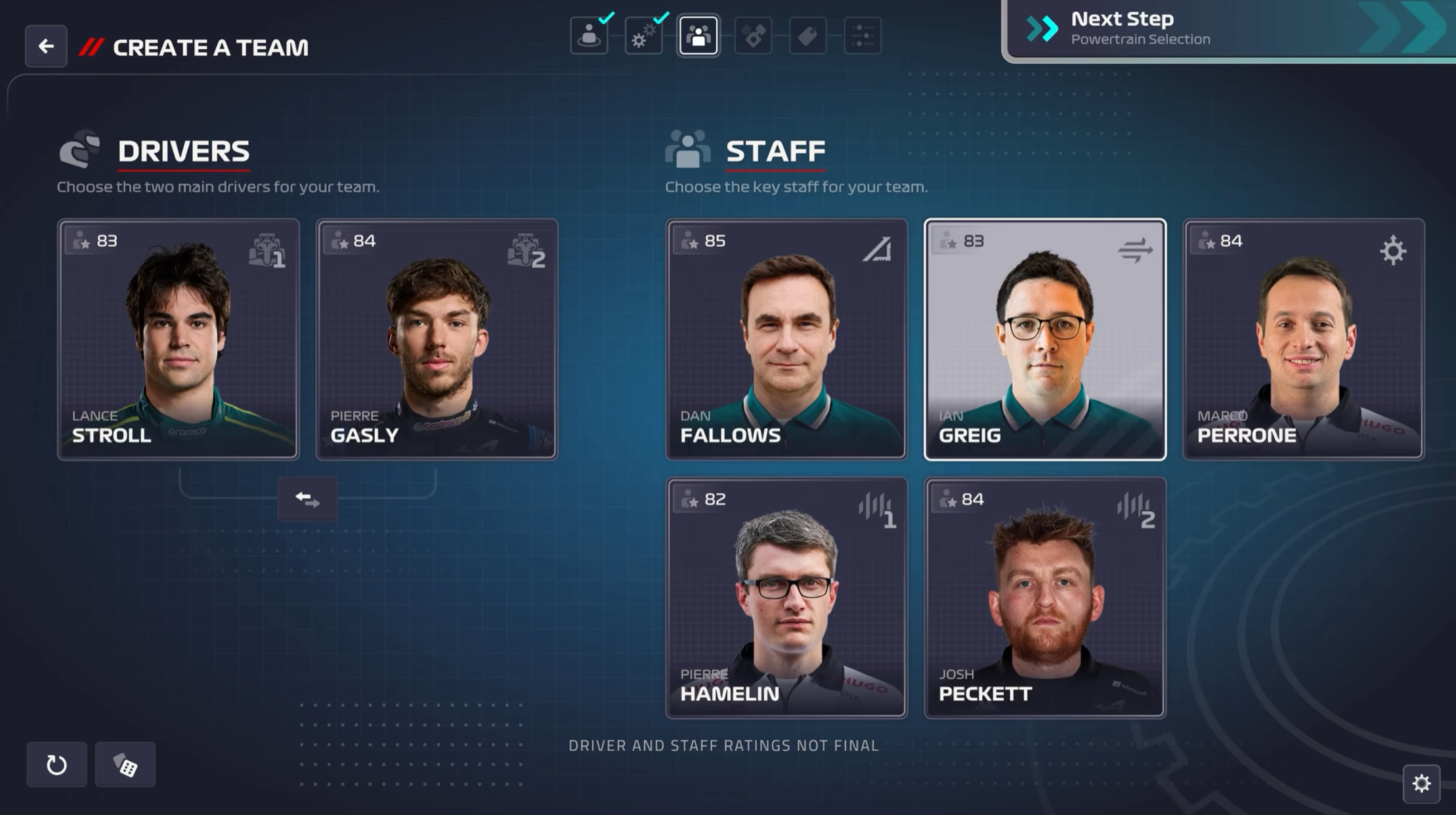
Task: Open the step after drivers and staff
Action: [753, 35]
